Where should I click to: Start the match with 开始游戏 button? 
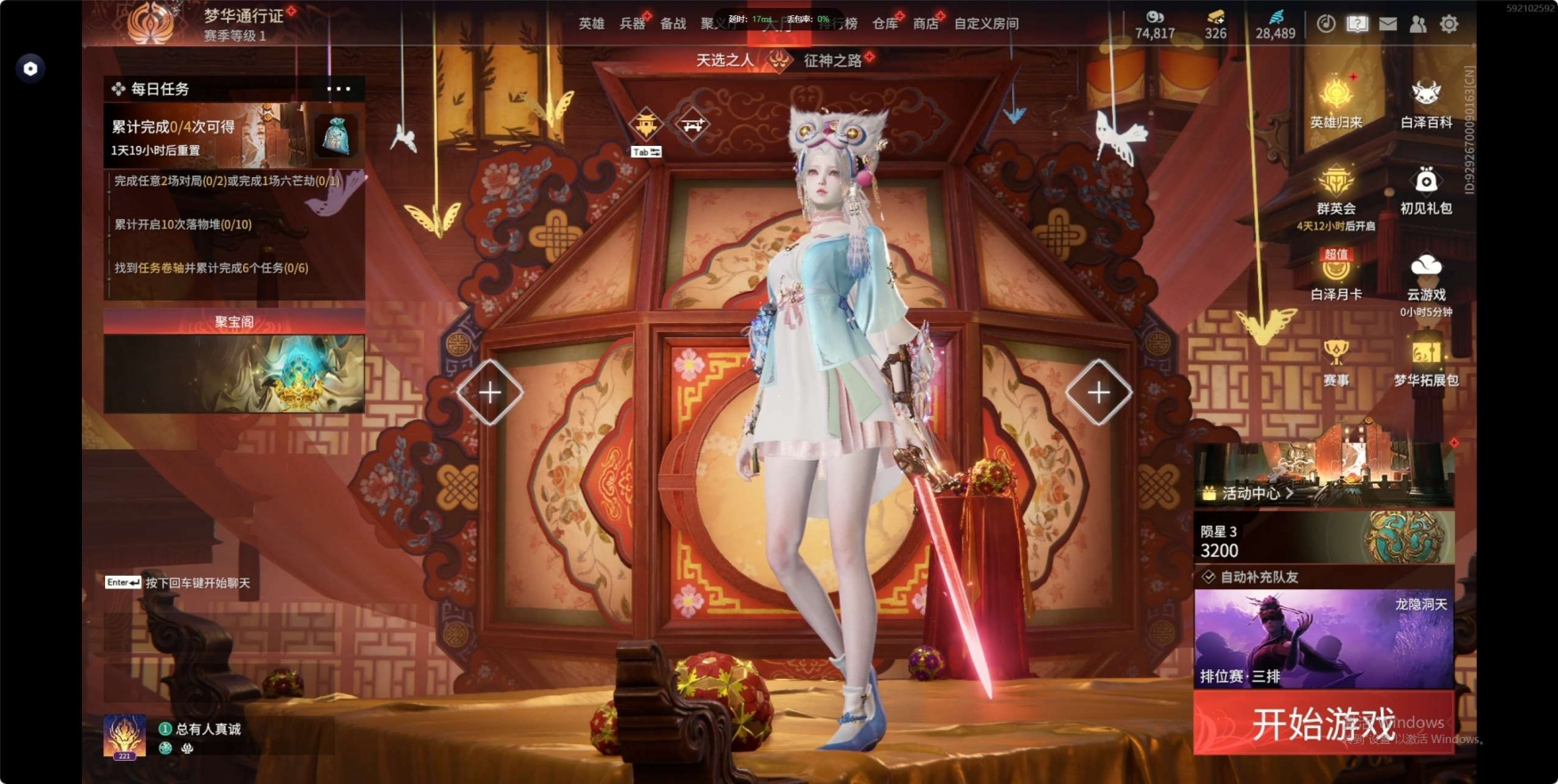(x=1323, y=723)
